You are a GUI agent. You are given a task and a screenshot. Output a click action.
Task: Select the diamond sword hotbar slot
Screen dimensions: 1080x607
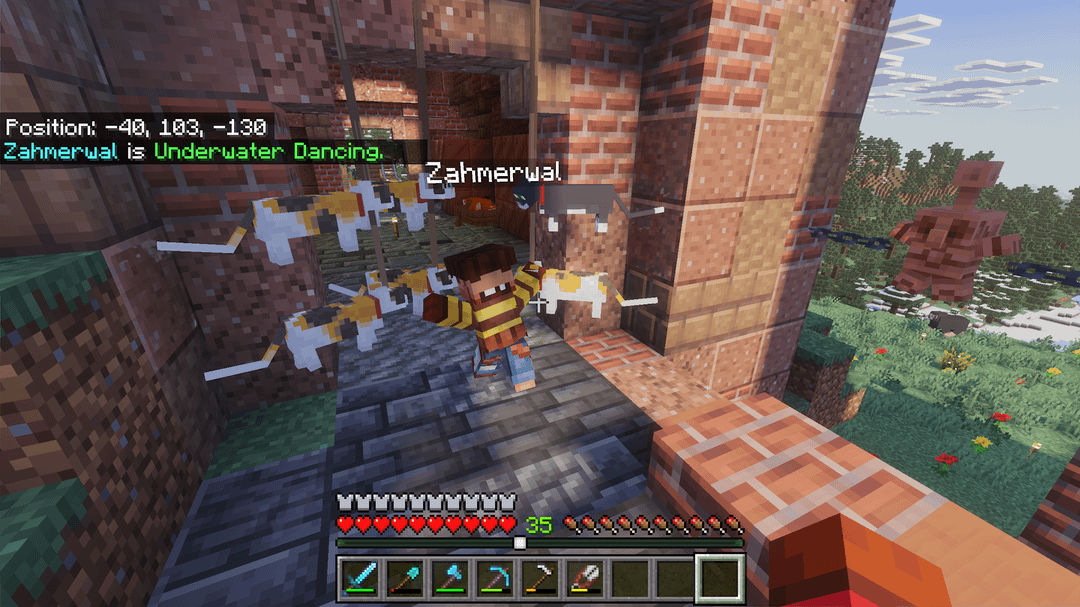click(359, 578)
